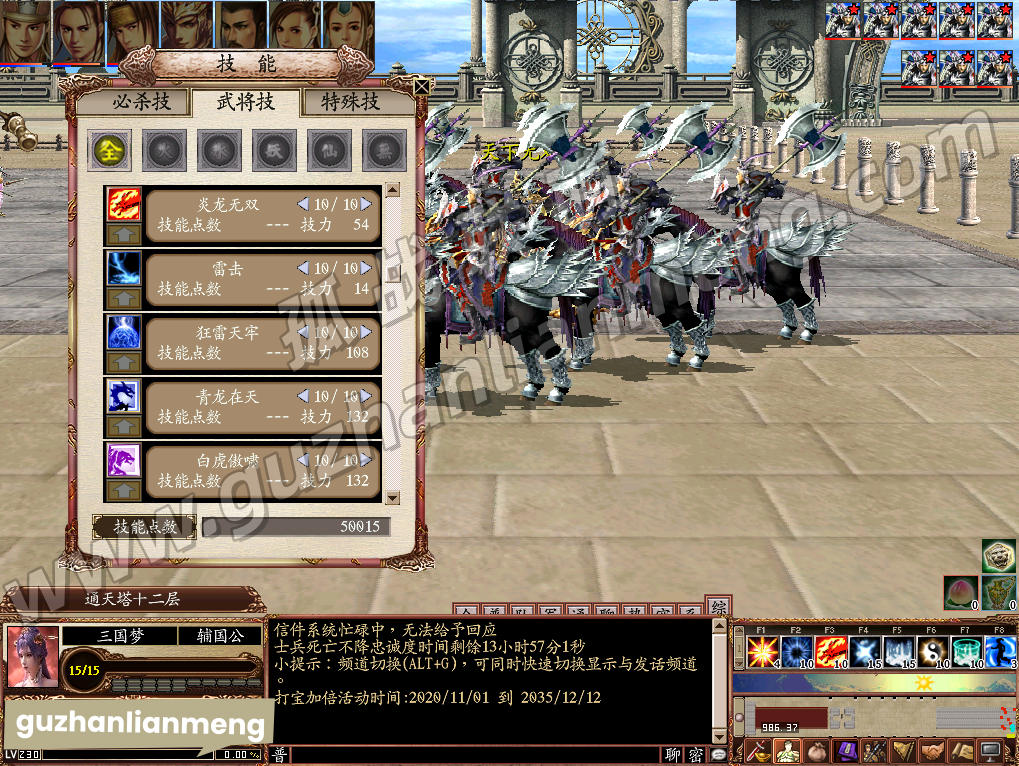Close the 技能 skill window

point(421,87)
